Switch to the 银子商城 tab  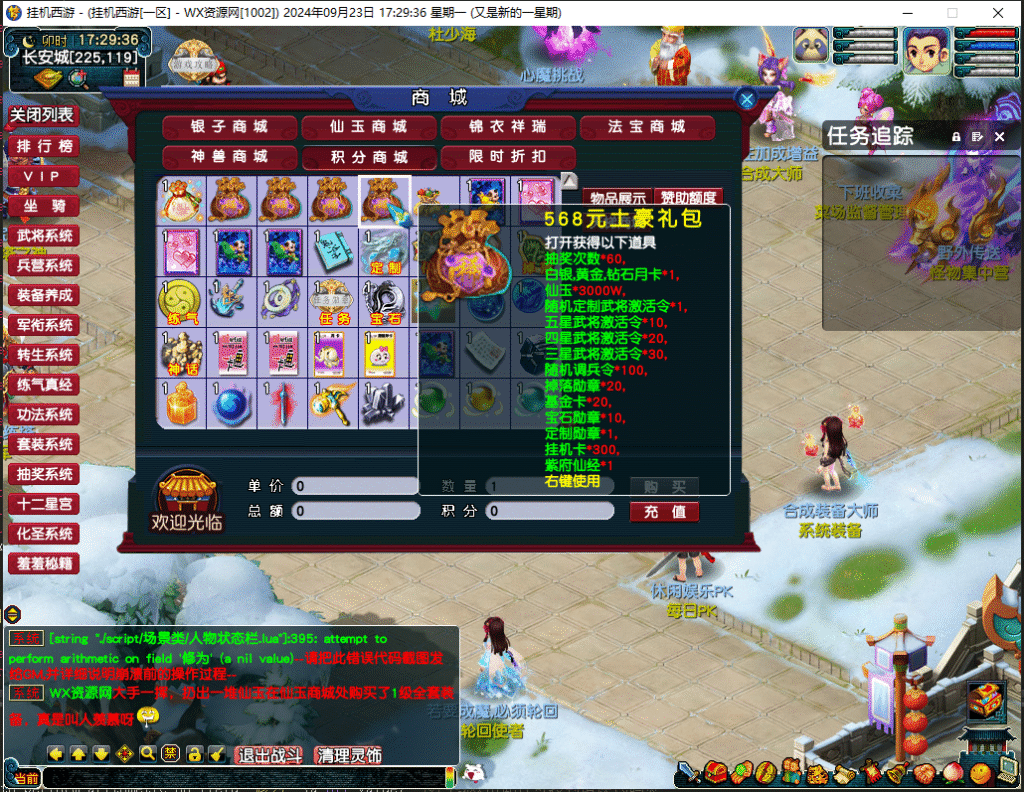pos(230,127)
